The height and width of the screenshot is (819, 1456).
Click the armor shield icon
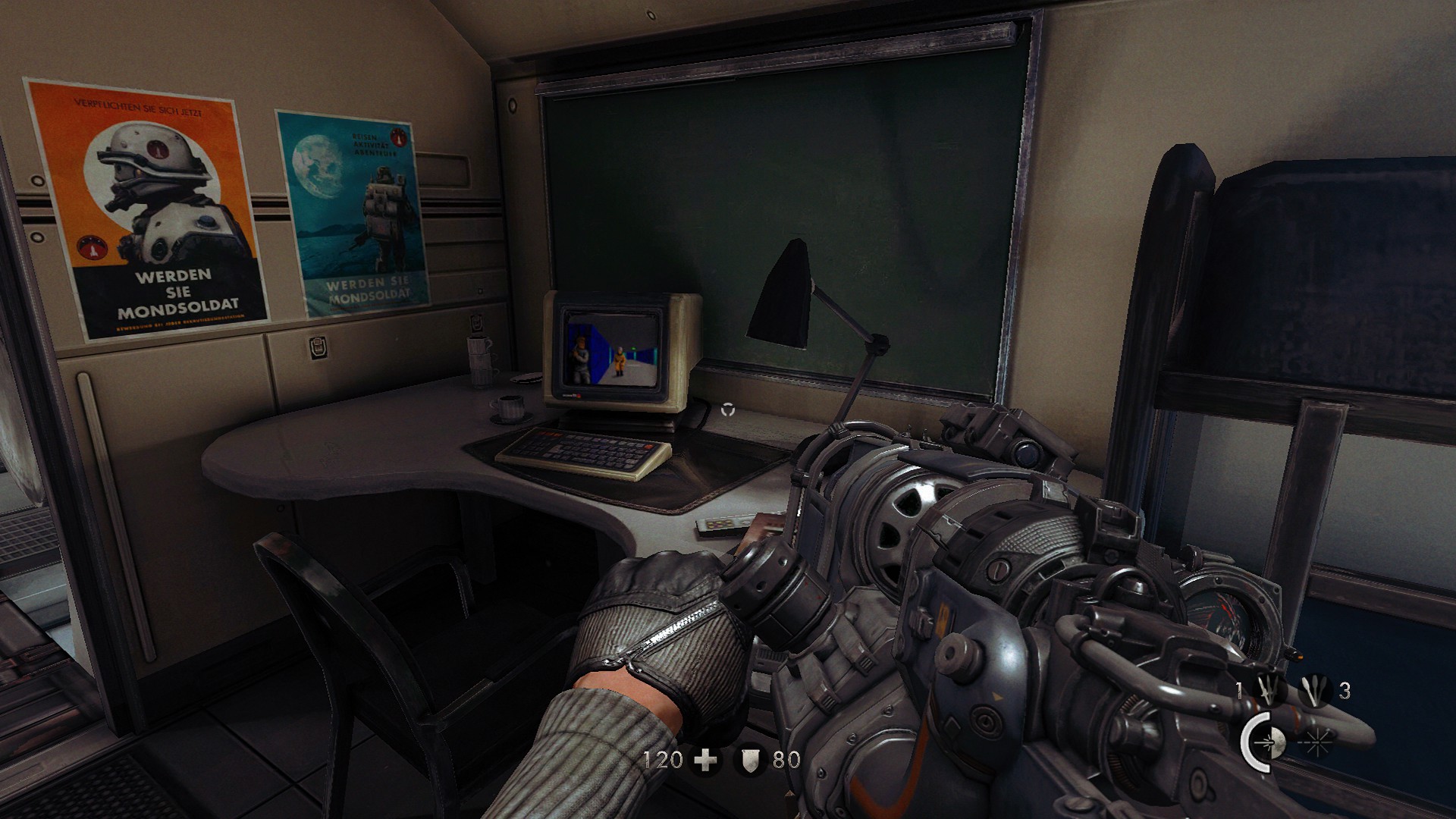(751, 759)
